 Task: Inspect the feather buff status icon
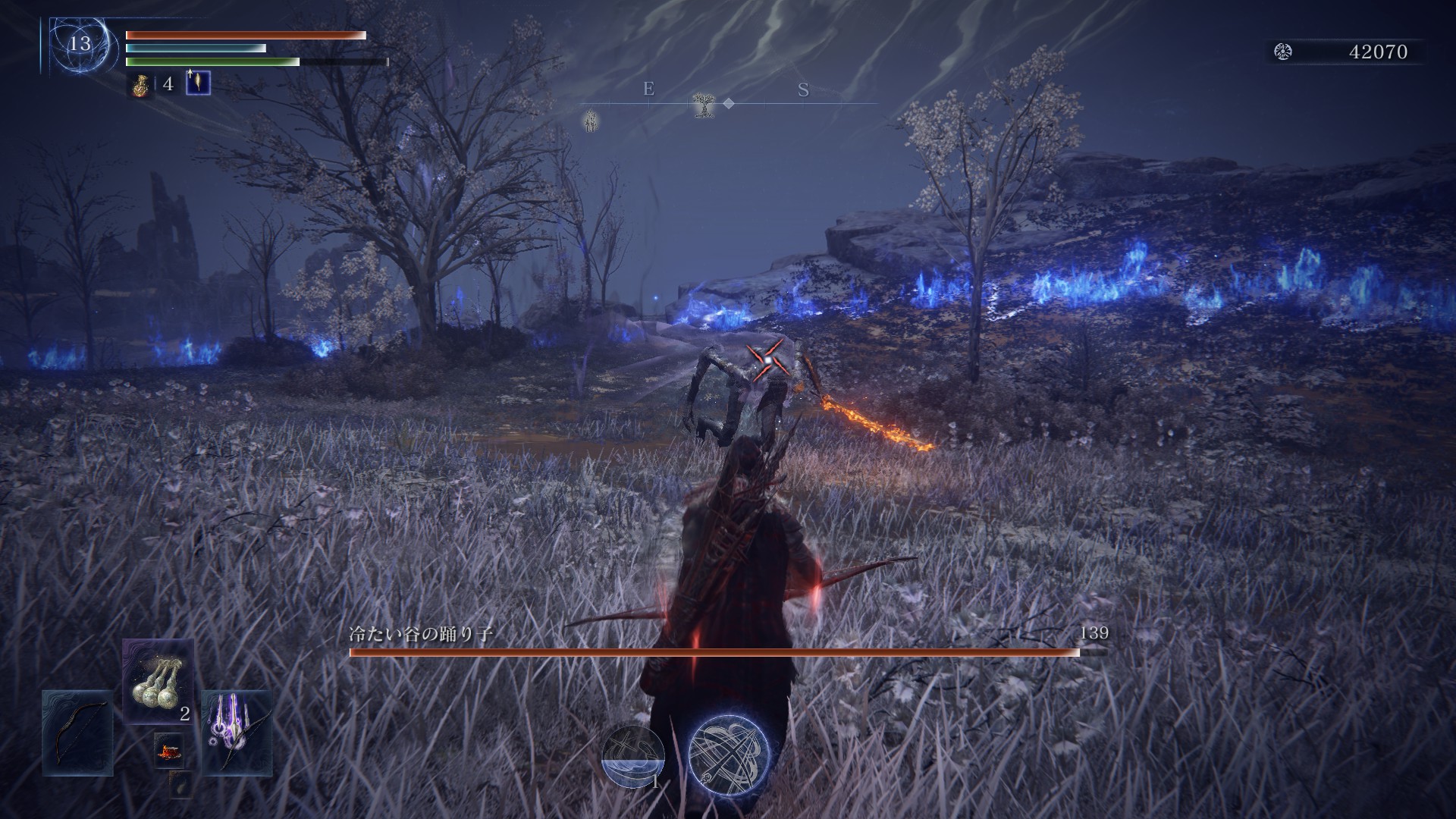[199, 82]
